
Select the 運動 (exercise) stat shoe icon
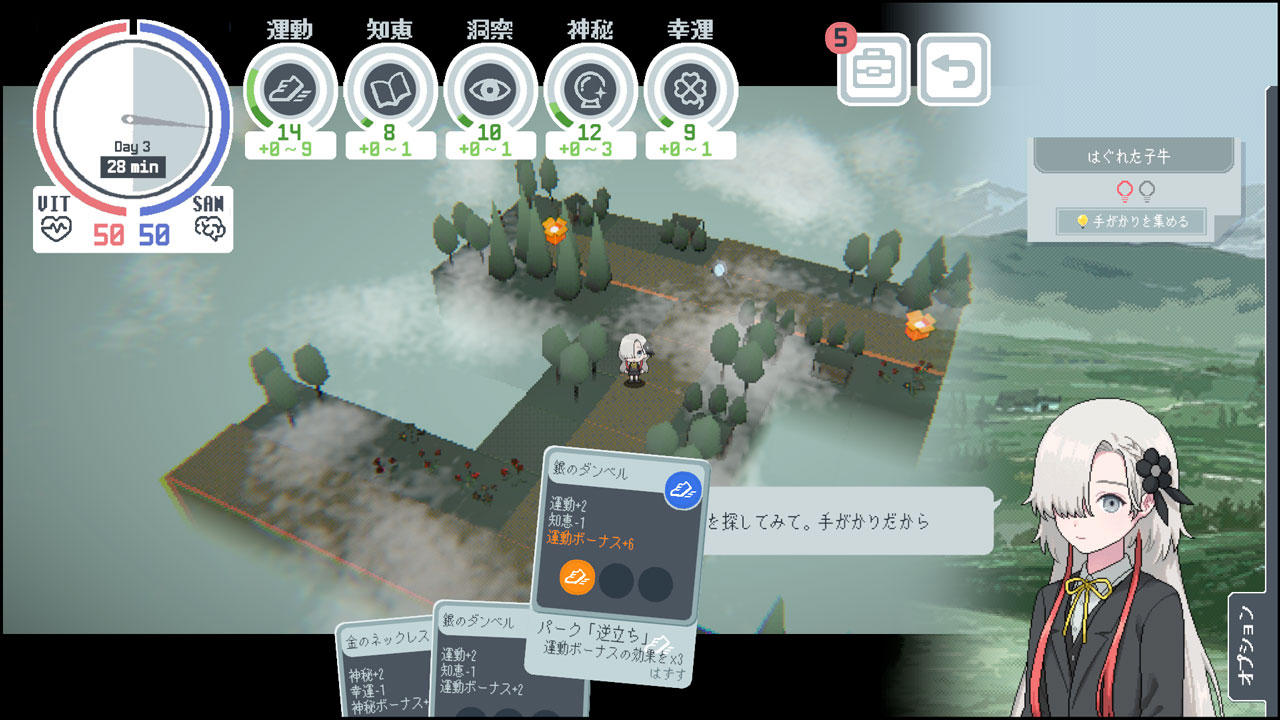(290, 88)
